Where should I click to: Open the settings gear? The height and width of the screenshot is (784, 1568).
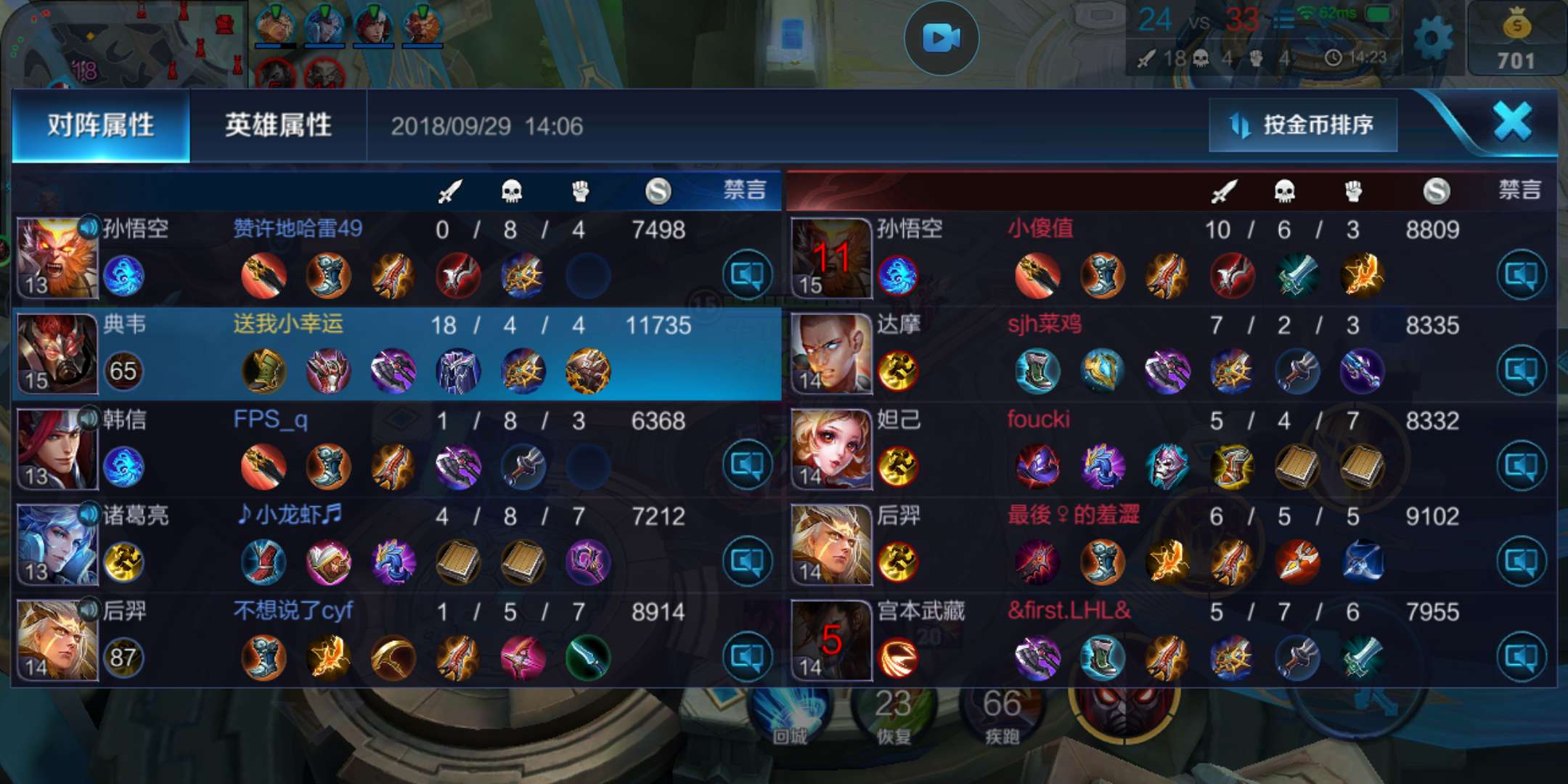click(1433, 39)
